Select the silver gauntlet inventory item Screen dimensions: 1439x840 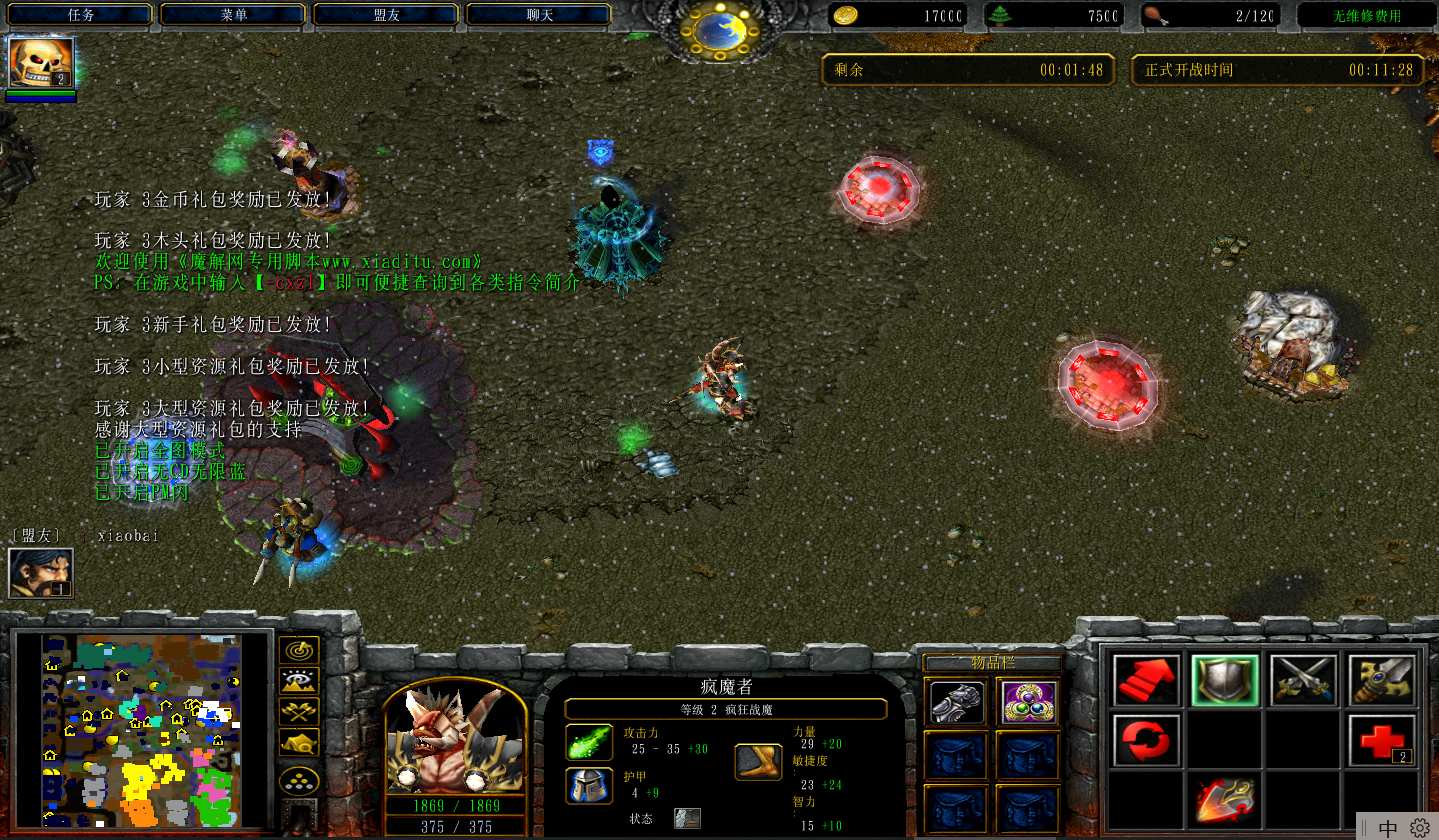click(956, 702)
